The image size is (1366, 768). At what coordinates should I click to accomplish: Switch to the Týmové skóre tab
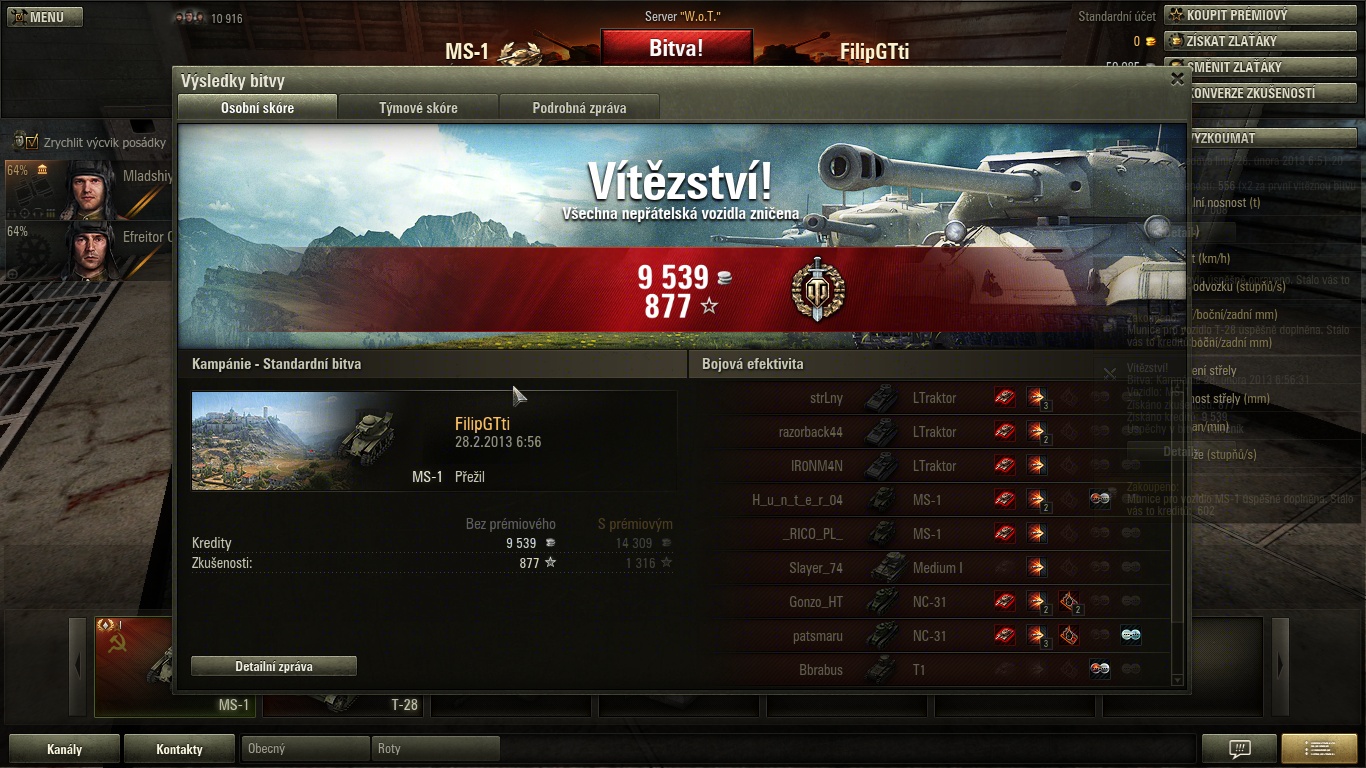pyautogui.click(x=418, y=108)
